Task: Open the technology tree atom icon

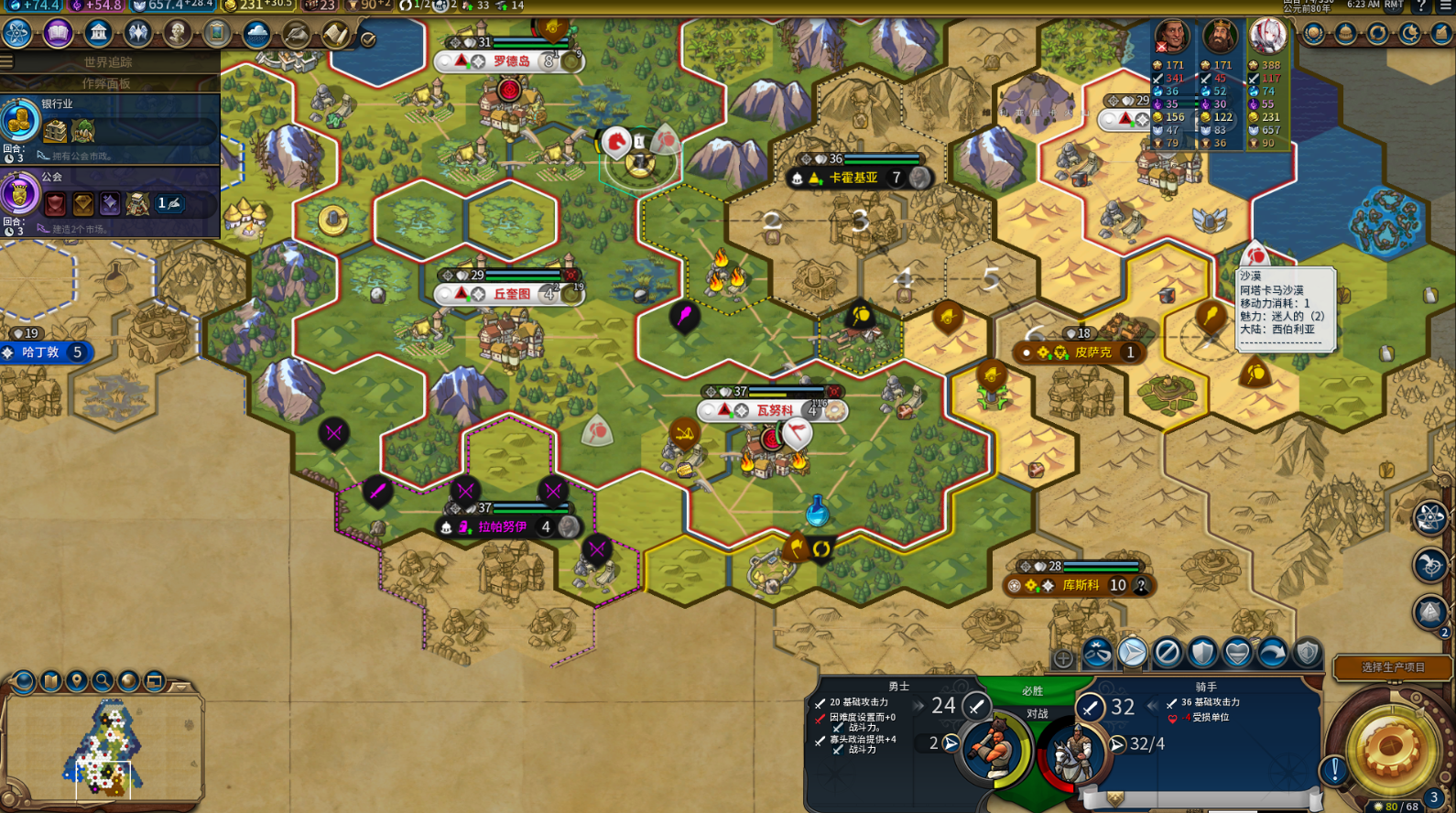Action: click(17, 34)
